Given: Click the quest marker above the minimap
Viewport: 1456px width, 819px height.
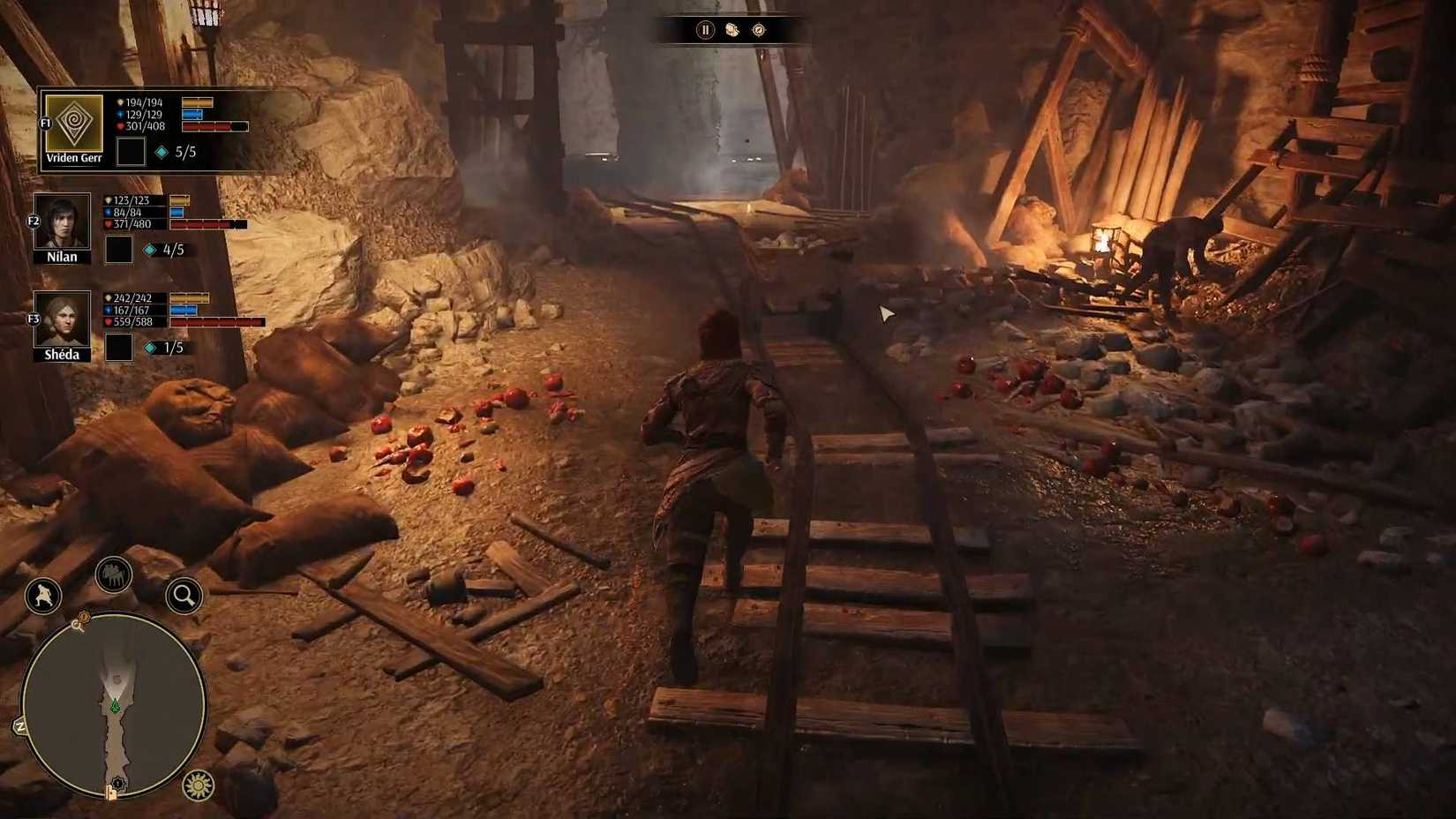Looking at the screenshot, I should click(x=84, y=618).
